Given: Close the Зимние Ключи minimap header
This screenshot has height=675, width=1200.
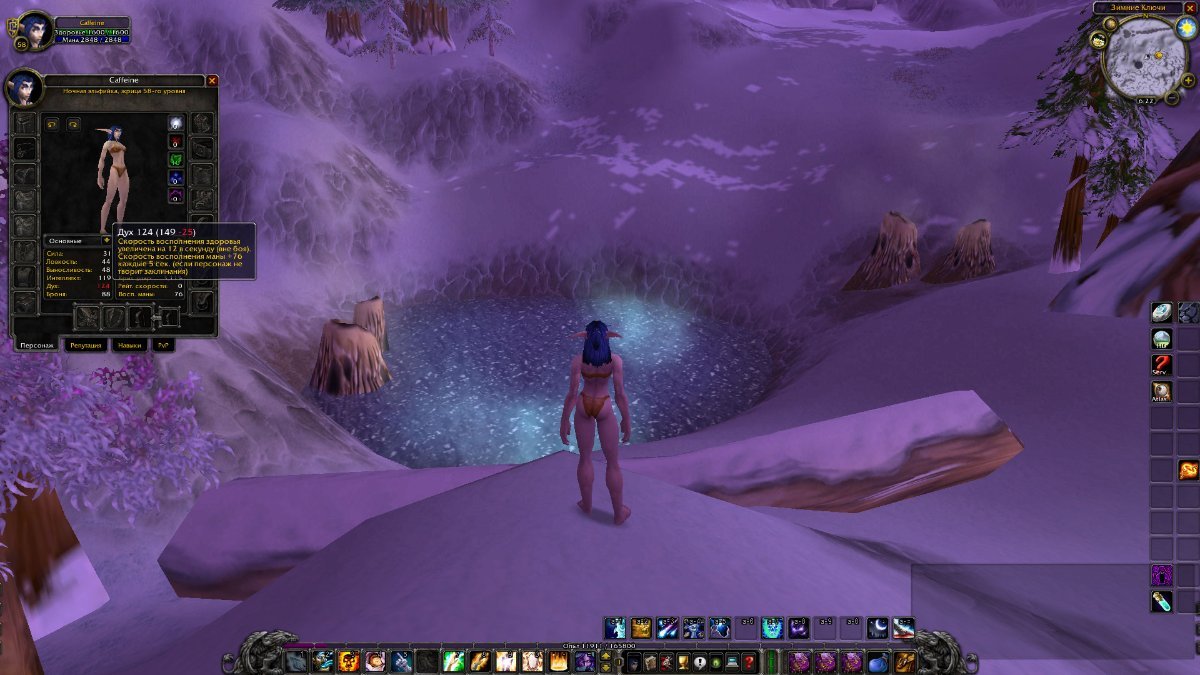Looking at the screenshot, I should (1190, 8).
